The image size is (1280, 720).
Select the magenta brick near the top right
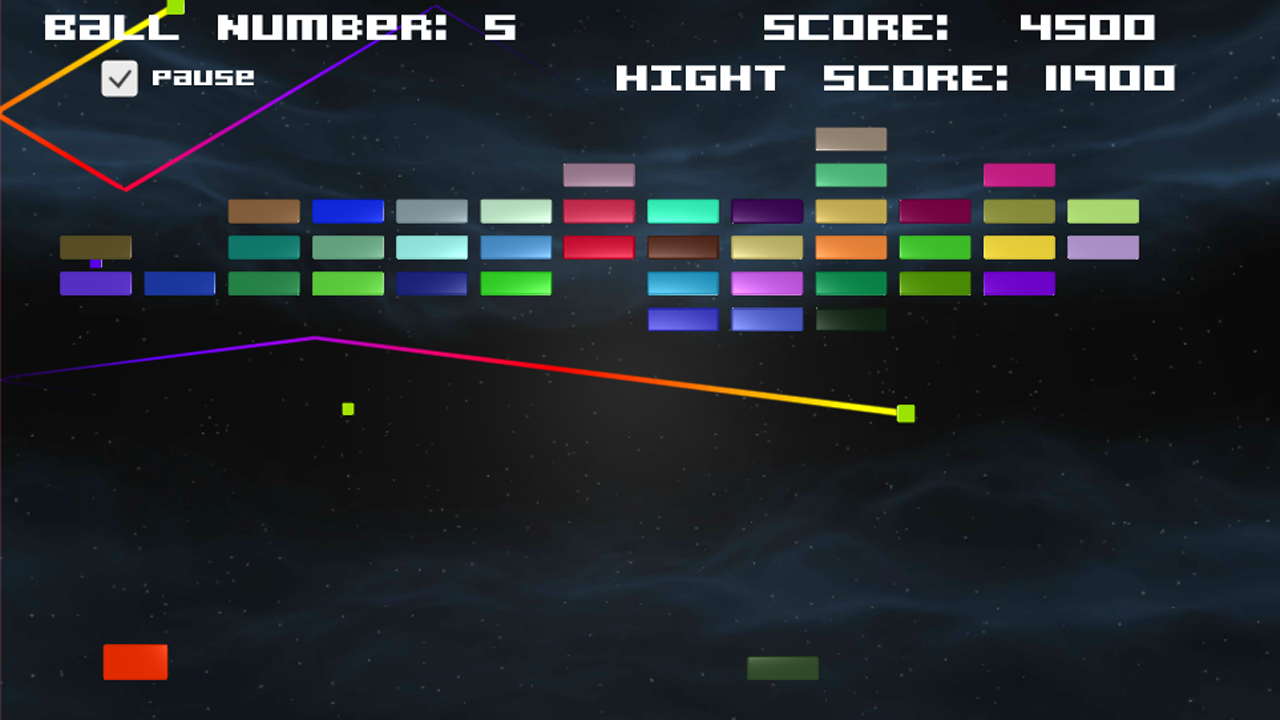pos(1019,175)
